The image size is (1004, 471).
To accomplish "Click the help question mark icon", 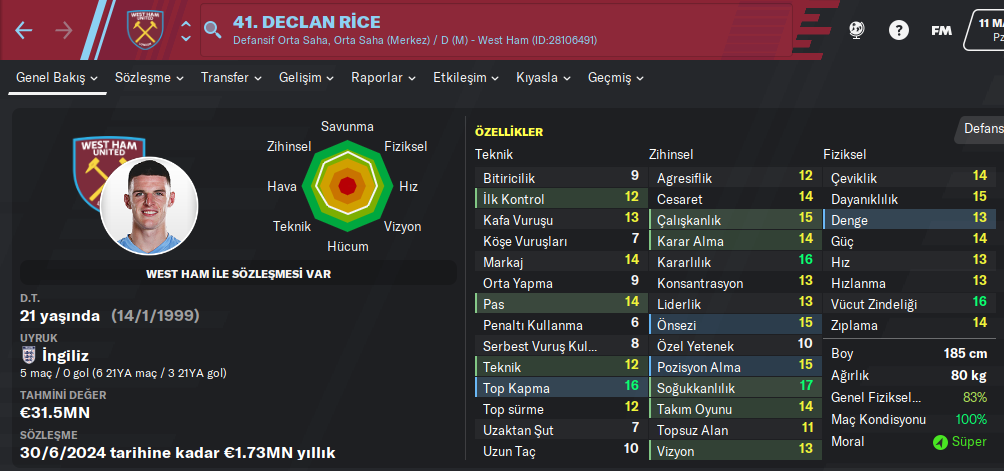I will [899, 30].
